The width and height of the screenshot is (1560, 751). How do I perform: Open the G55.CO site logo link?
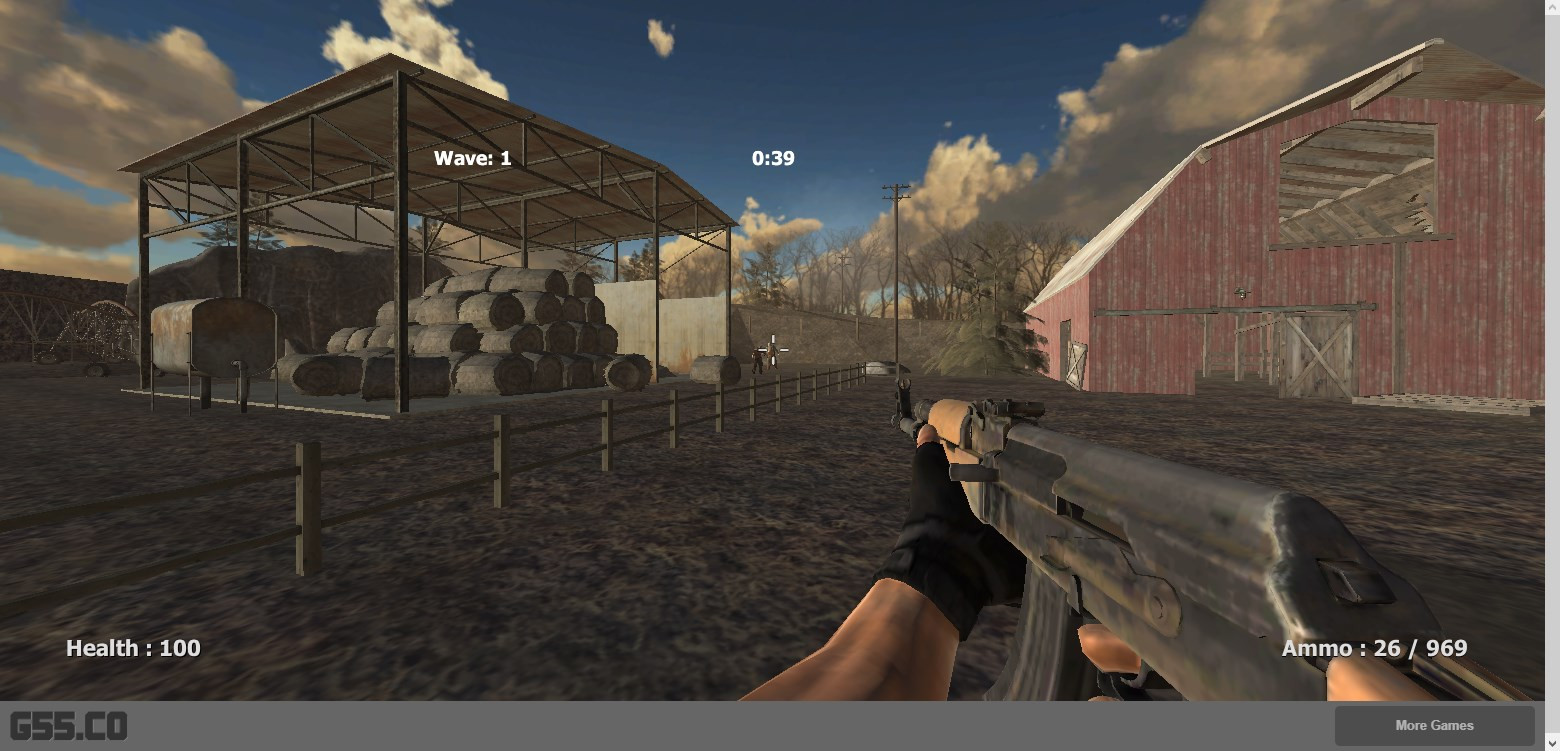[69, 726]
